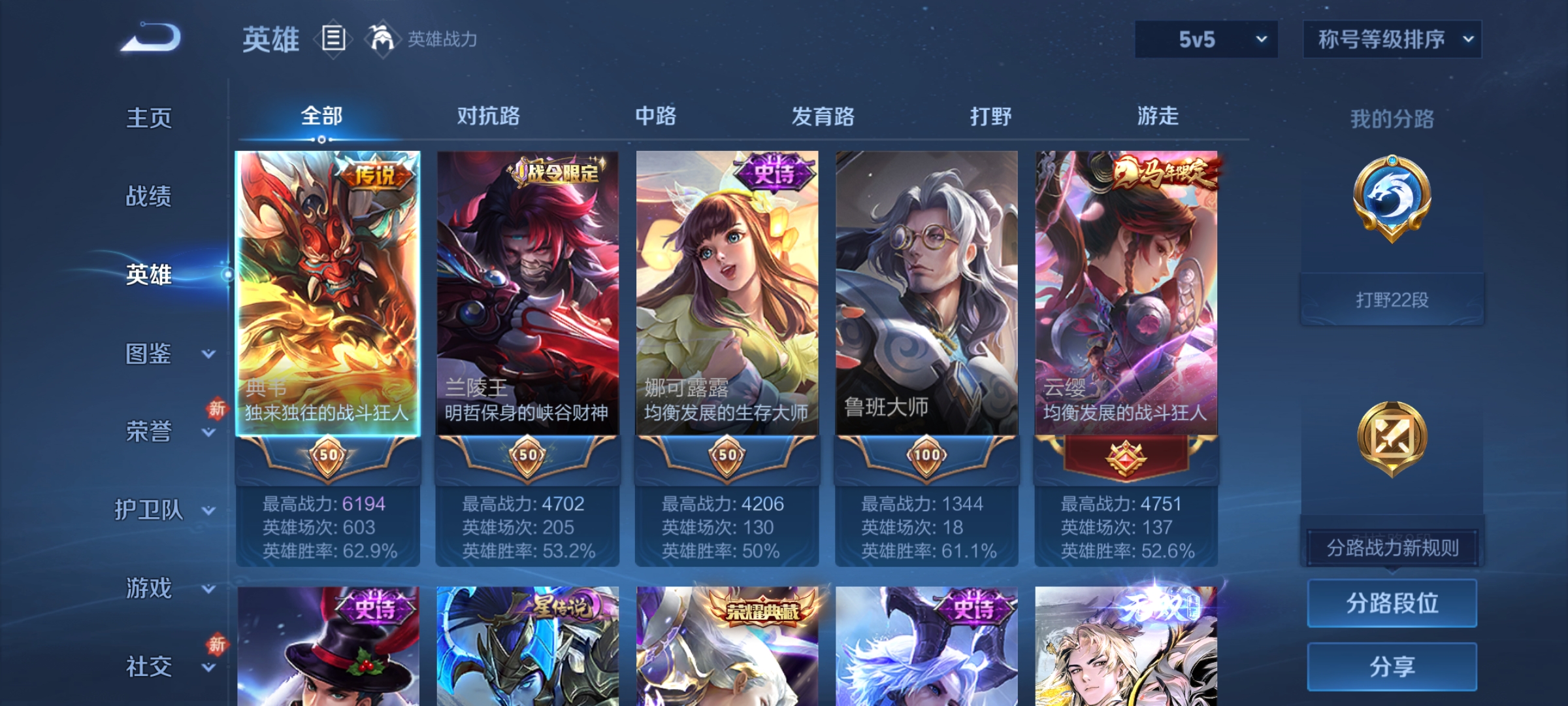Click the 分路段位 button
The width and height of the screenshot is (1568, 706).
coord(1392,603)
